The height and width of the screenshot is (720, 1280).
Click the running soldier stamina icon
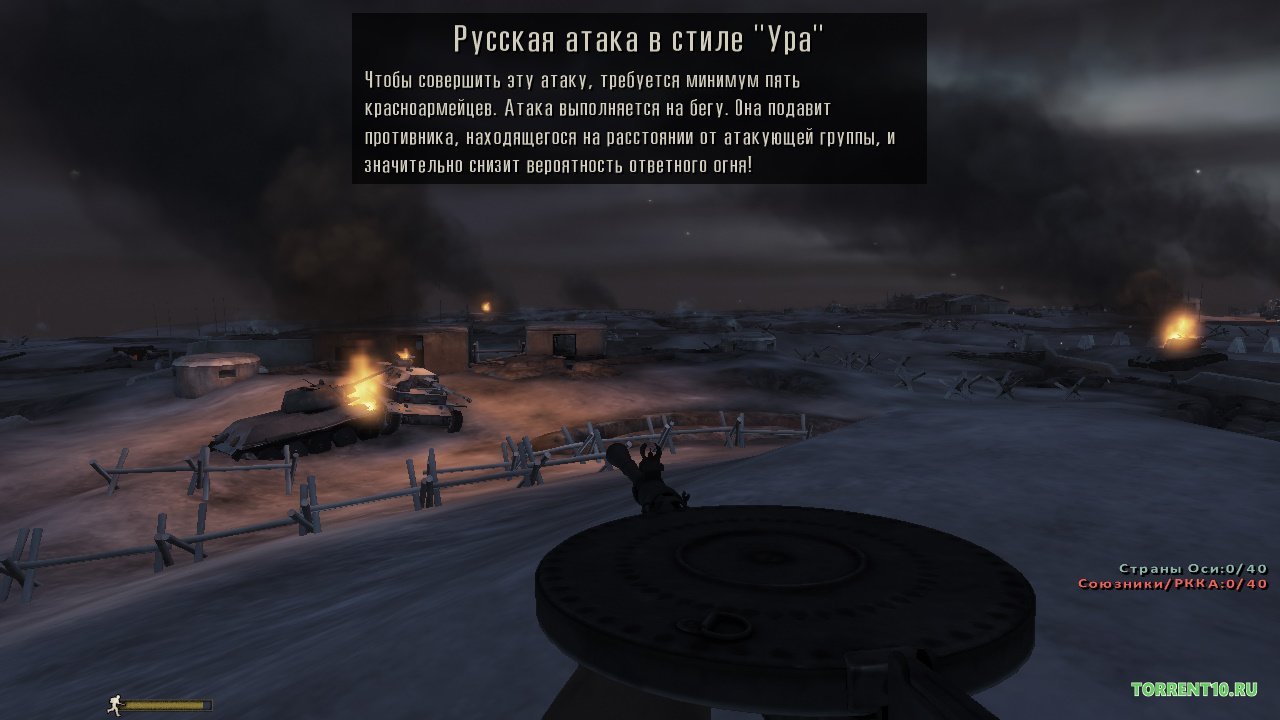(x=115, y=702)
